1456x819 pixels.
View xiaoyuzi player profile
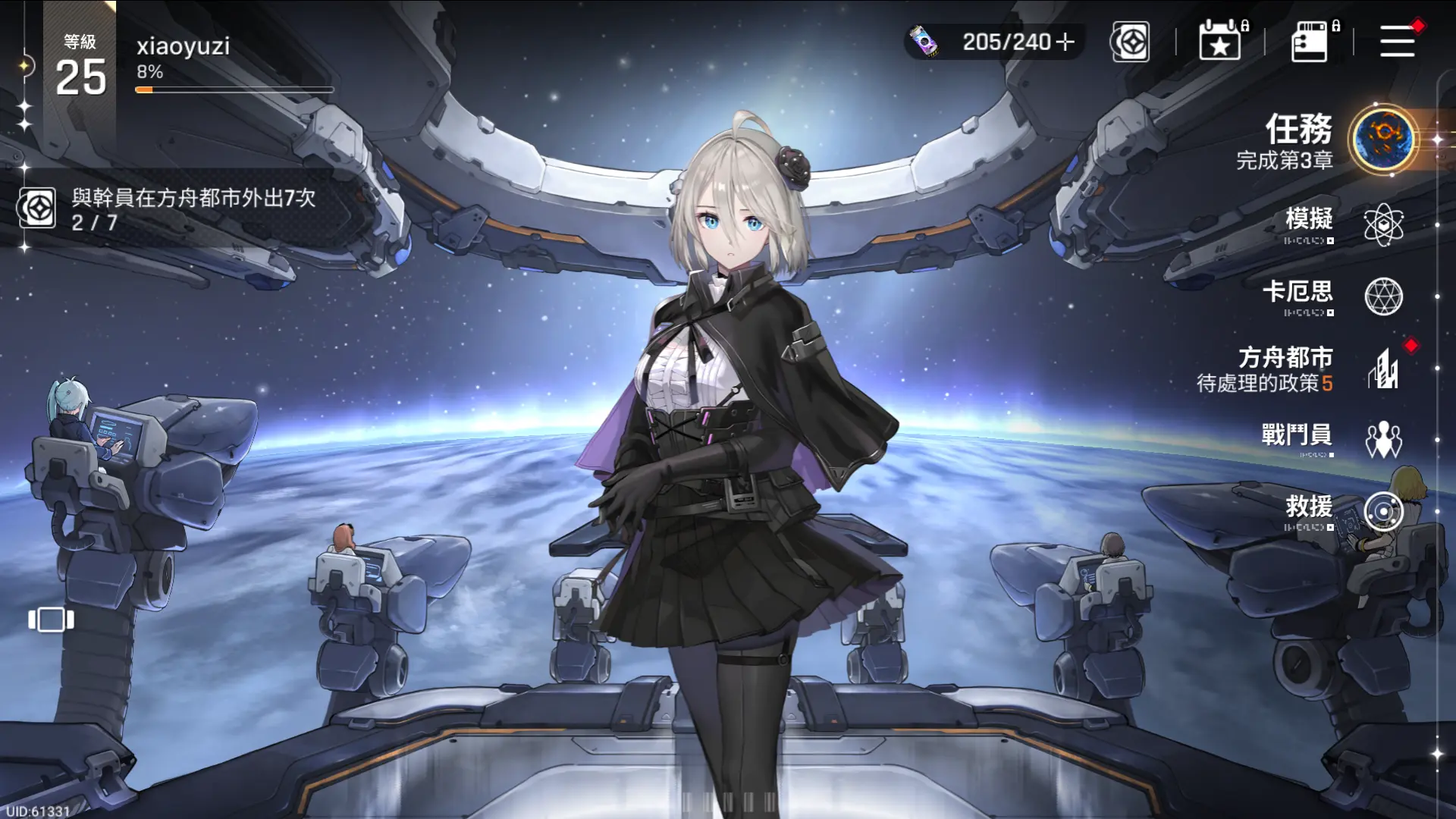(x=182, y=47)
